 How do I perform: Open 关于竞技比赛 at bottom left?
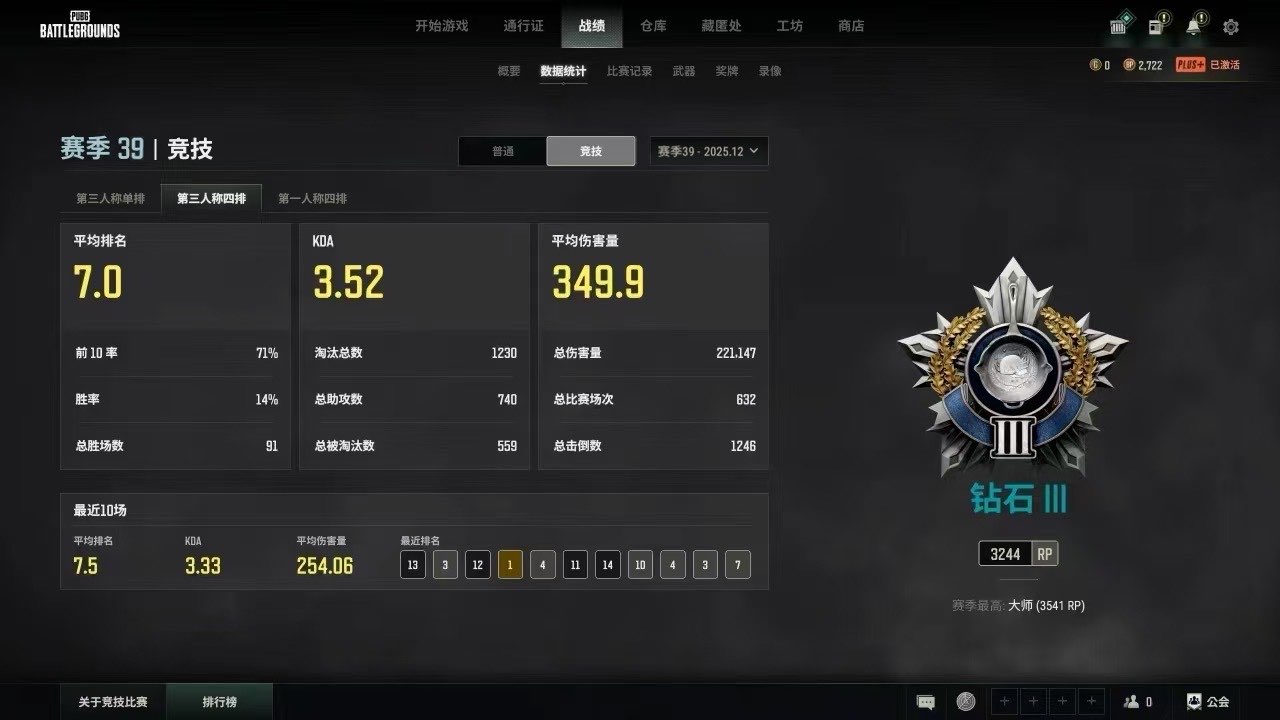(110, 702)
